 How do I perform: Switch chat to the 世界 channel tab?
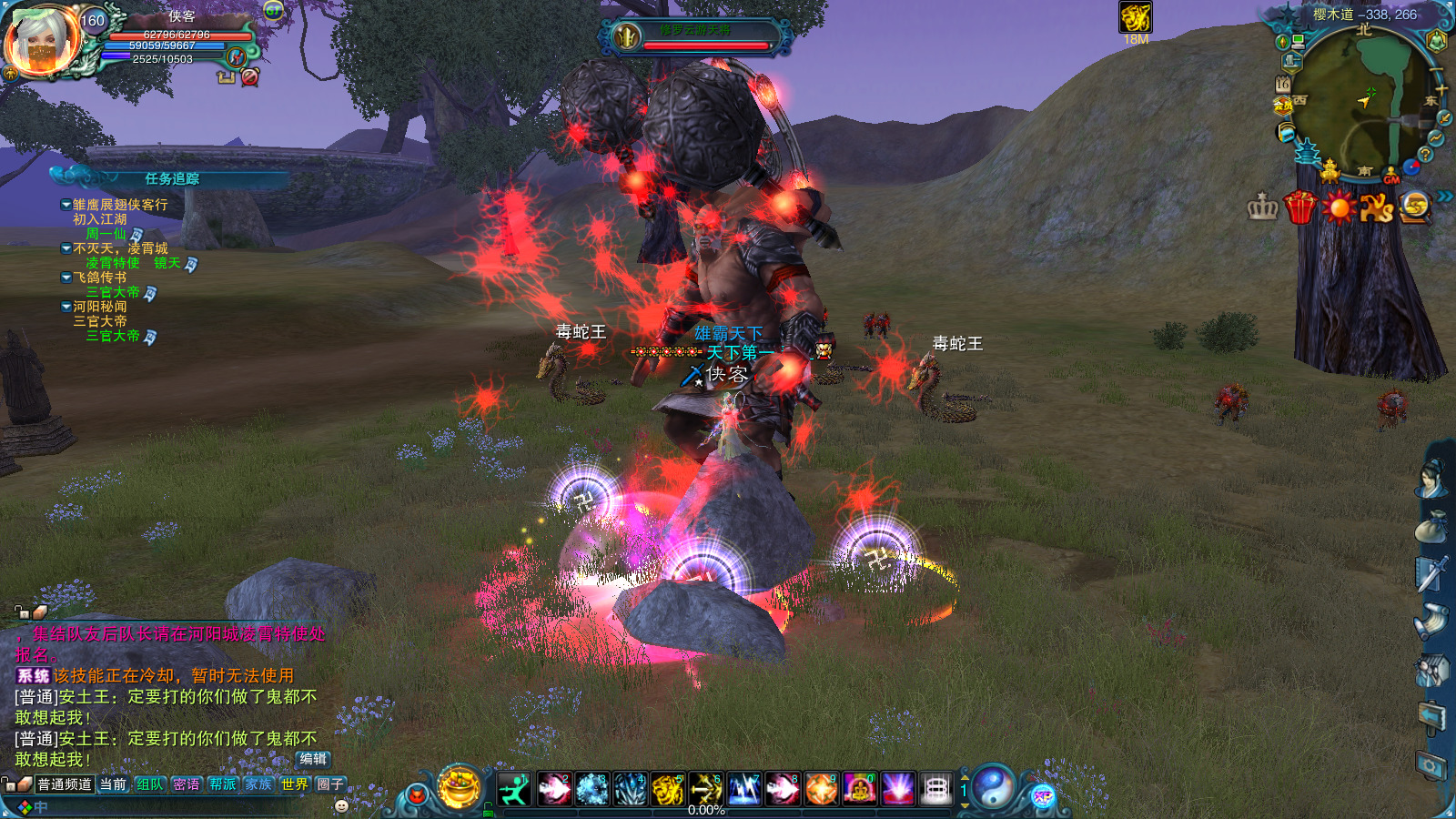pyautogui.click(x=294, y=784)
